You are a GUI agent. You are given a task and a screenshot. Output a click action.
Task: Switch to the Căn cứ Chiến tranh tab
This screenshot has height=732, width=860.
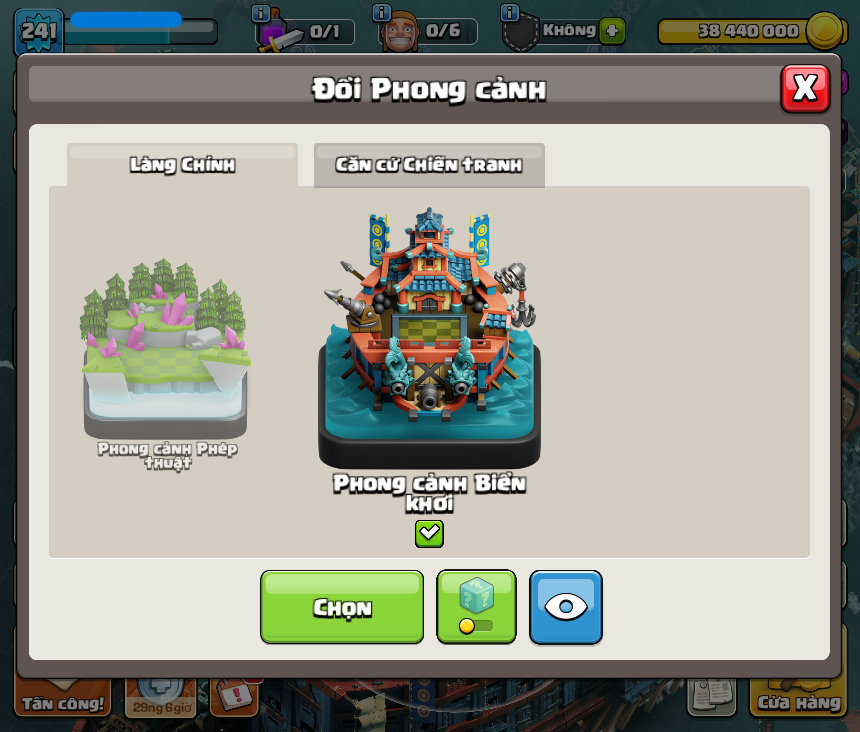[x=429, y=165]
